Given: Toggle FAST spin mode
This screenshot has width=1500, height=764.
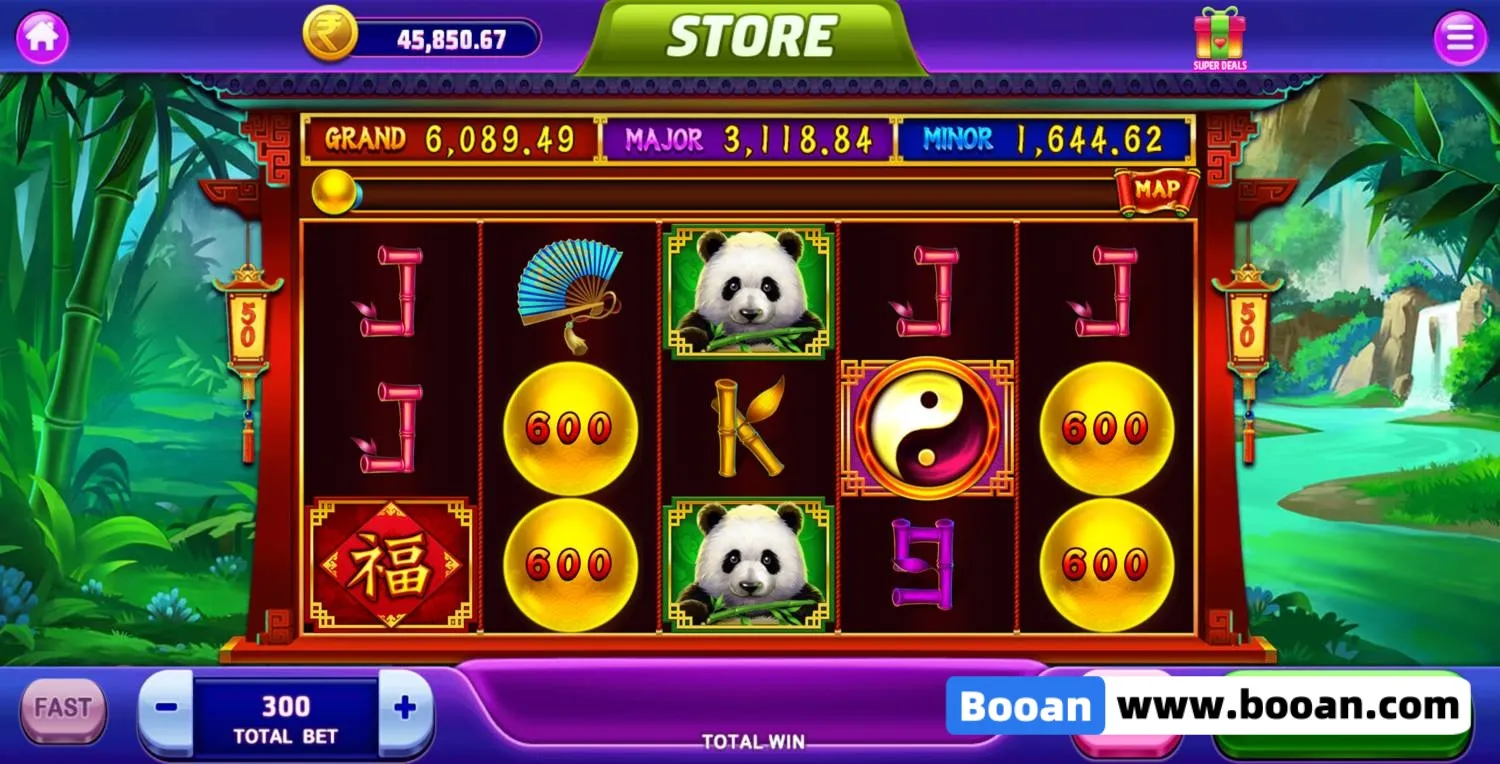Looking at the screenshot, I should [x=63, y=708].
